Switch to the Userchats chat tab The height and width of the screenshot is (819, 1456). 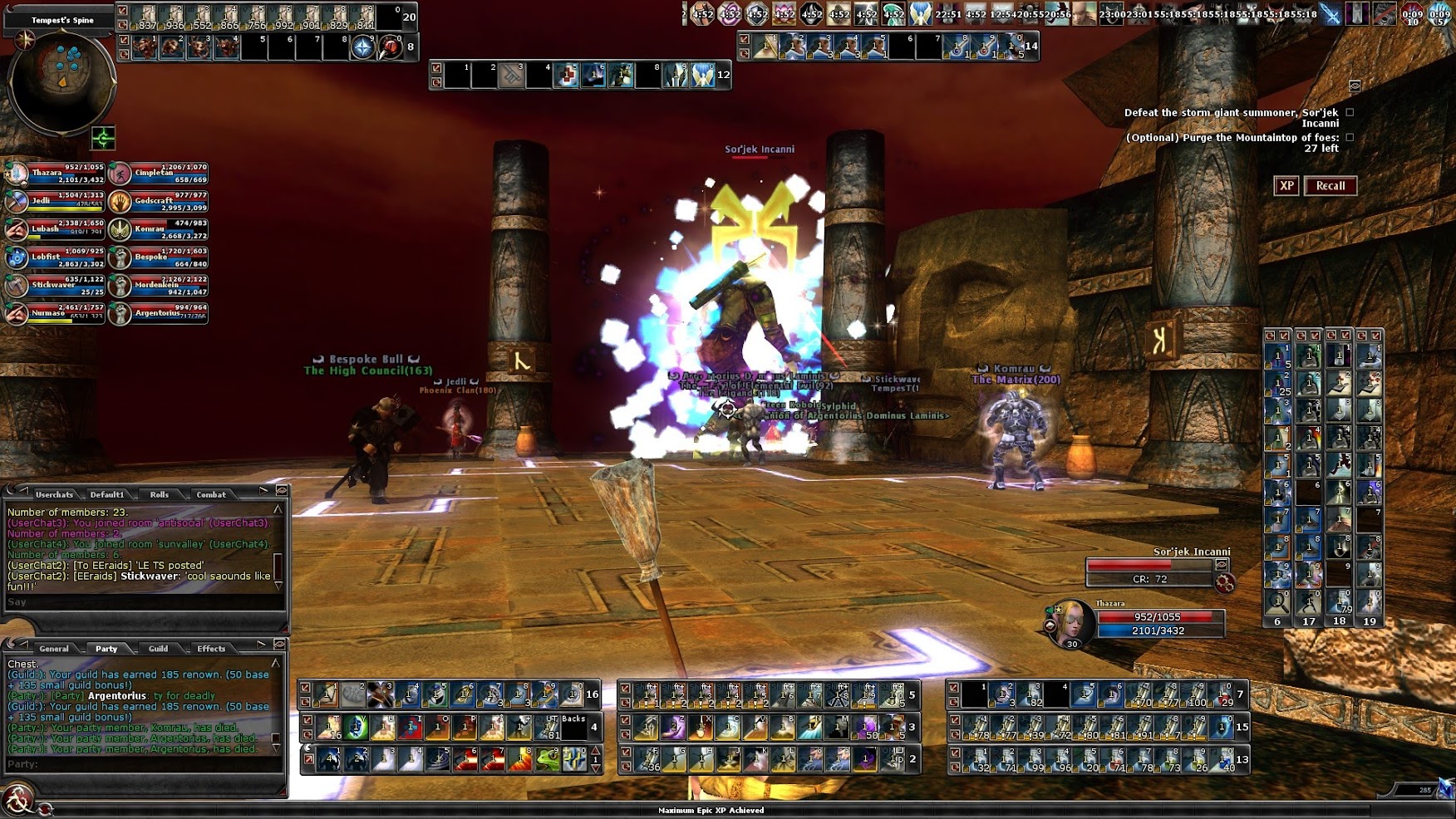(x=54, y=494)
